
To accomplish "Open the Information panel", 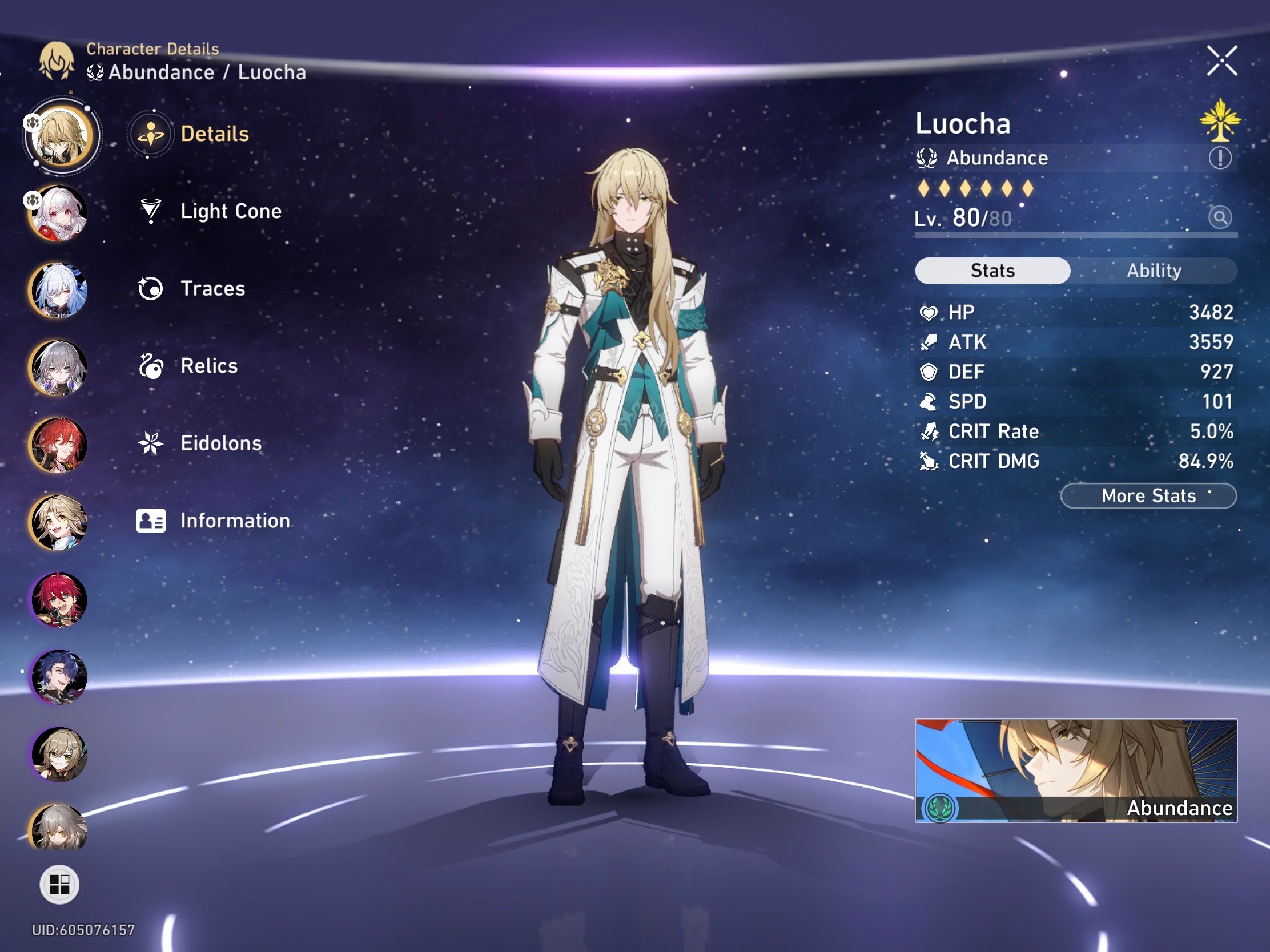I will pyautogui.click(x=234, y=521).
